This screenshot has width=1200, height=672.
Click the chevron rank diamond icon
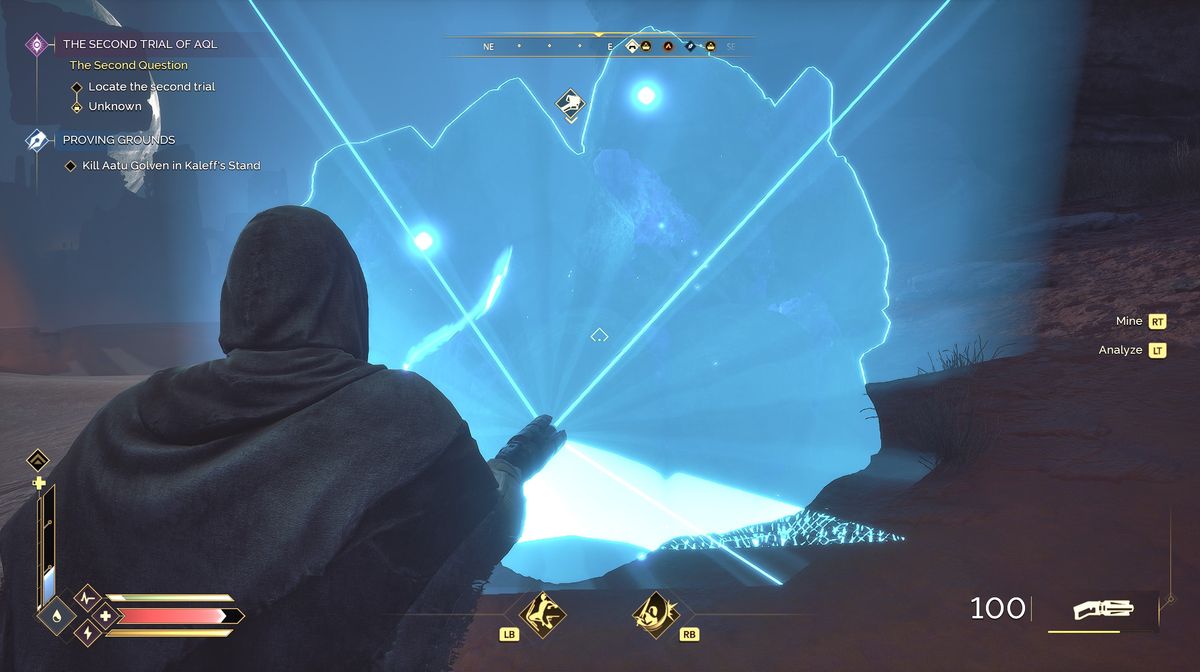pos(38,460)
